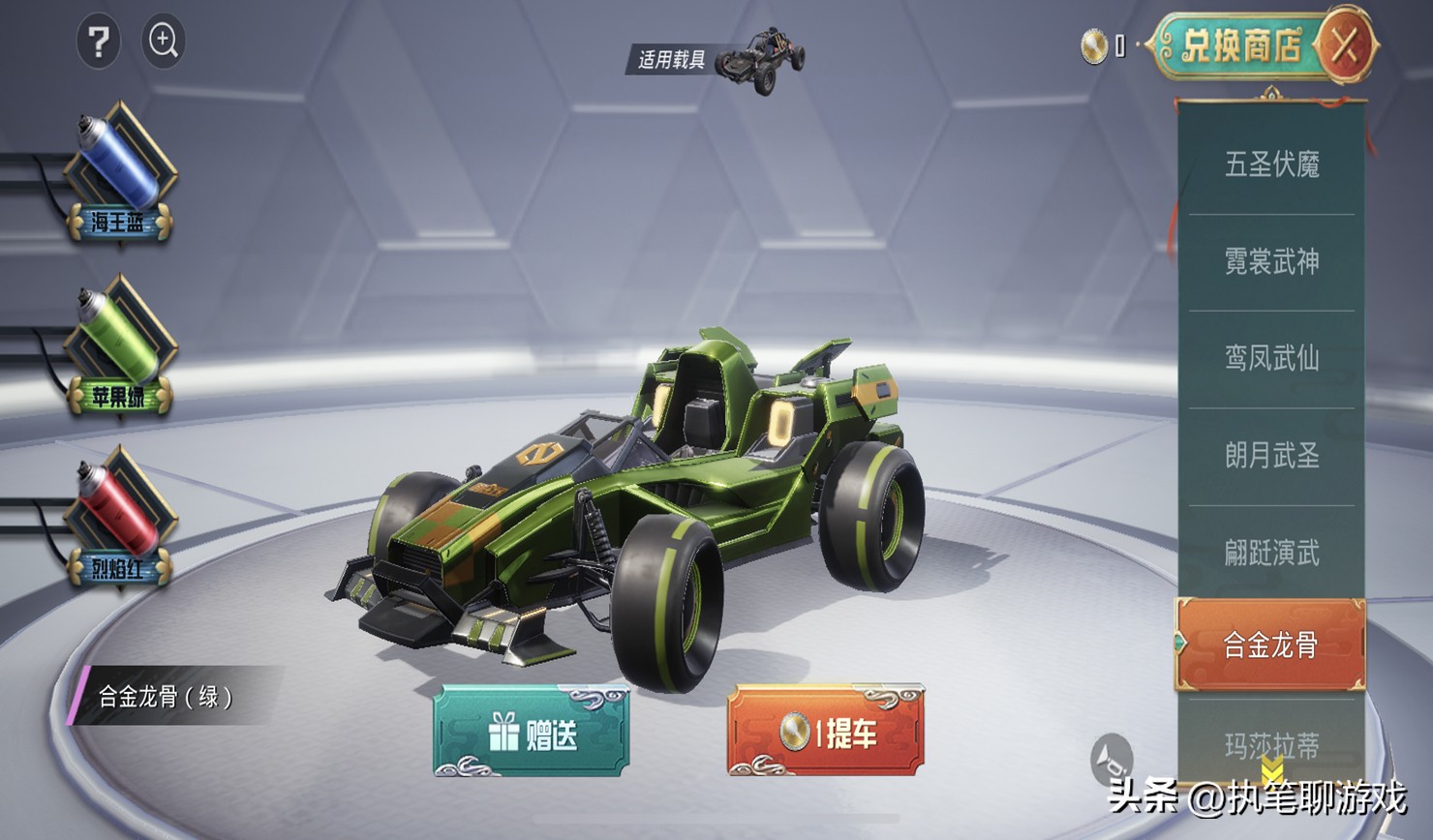The width and height of the screenshot is (1433, 840).
Task: Select 霓裳武神 in the skin list
Action: (x=1271, y=261)
